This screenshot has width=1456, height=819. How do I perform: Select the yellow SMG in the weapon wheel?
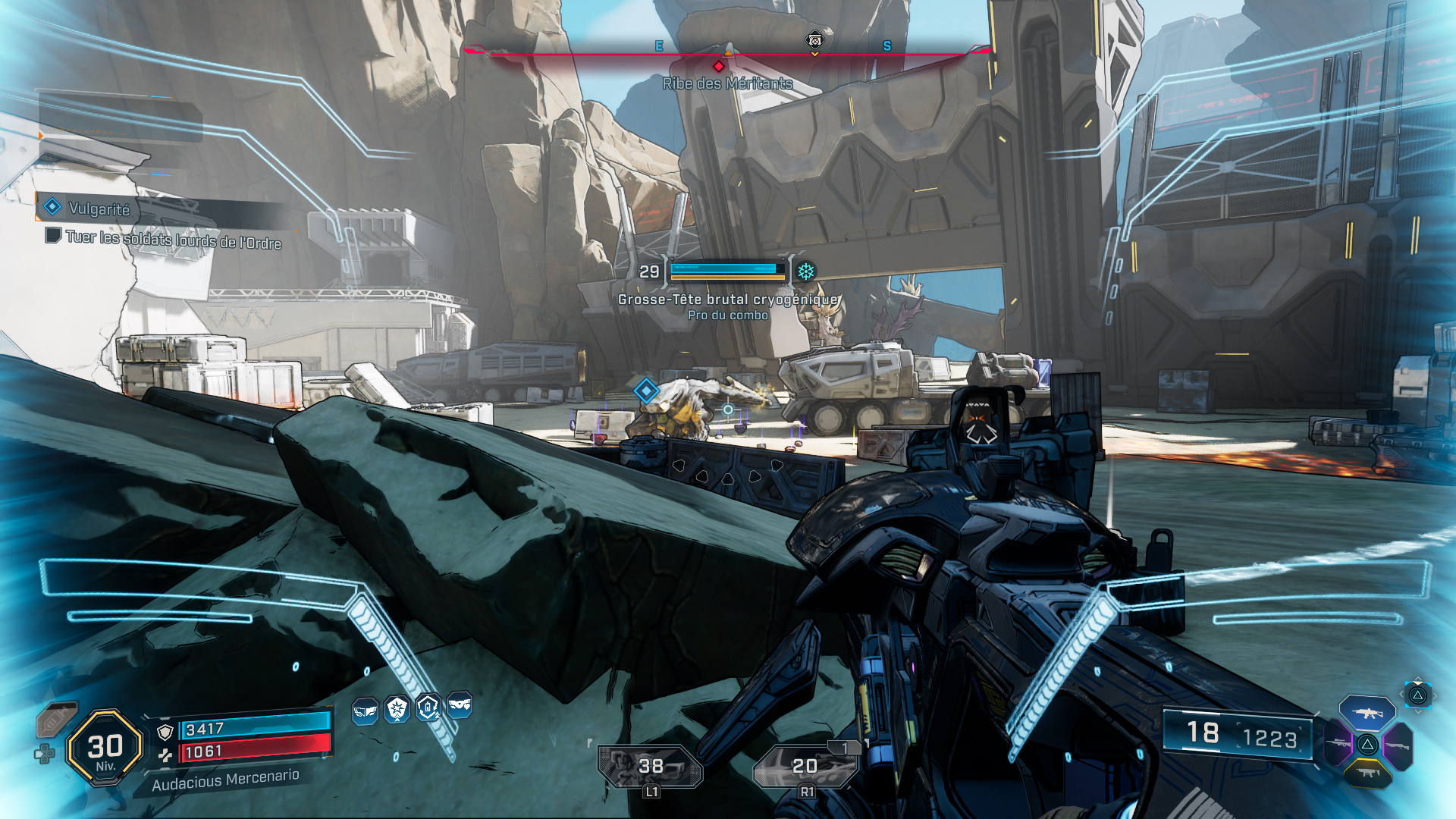pos(1368,773)
